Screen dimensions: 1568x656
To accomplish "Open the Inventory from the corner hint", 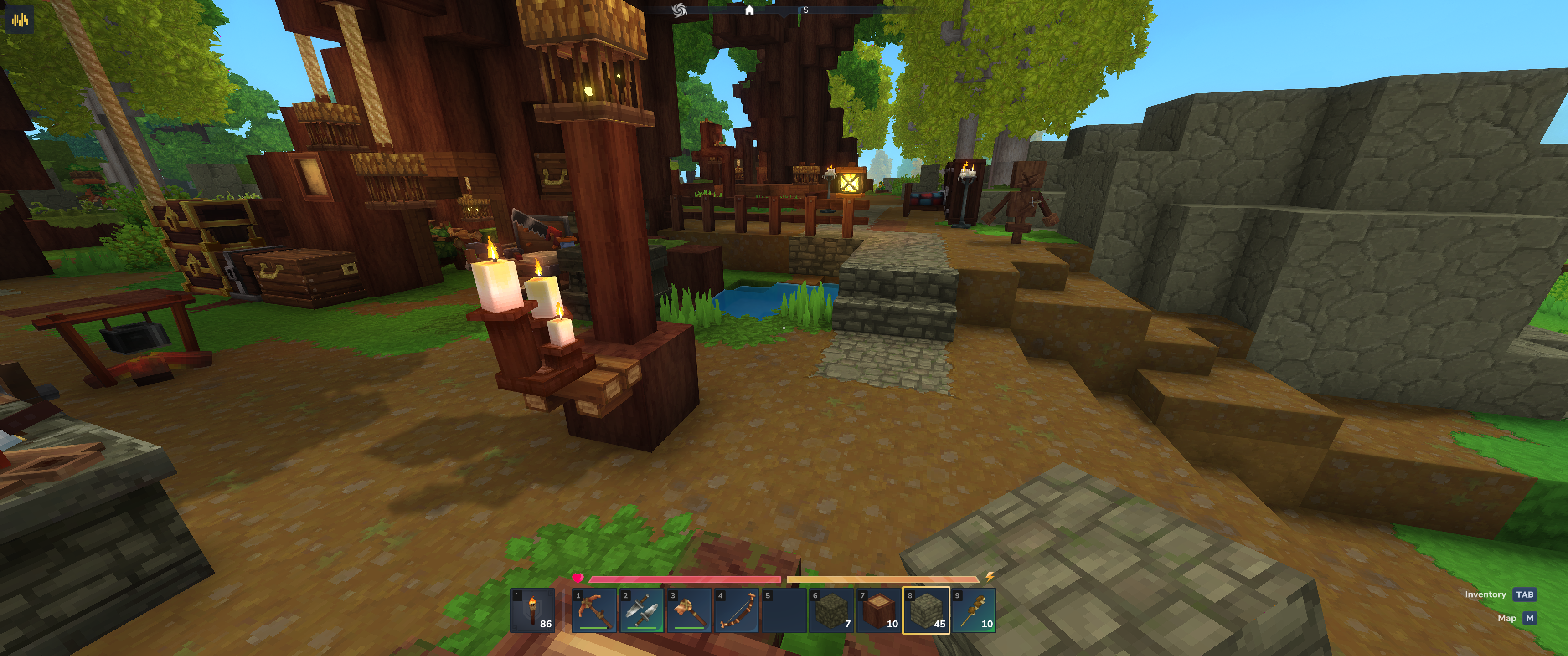I will pos(1524,594).
